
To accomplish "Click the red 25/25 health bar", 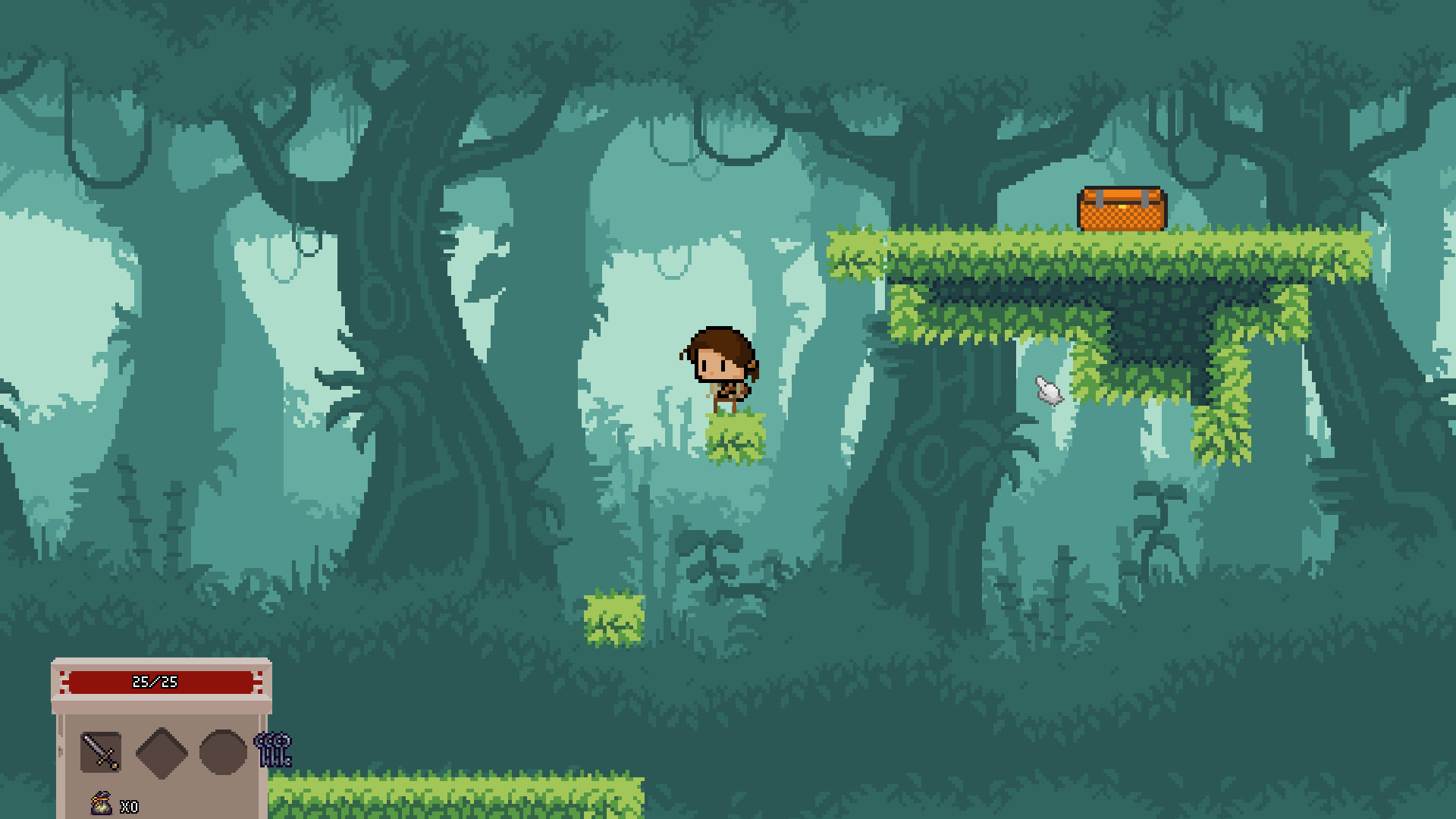I will click(159, 681).
